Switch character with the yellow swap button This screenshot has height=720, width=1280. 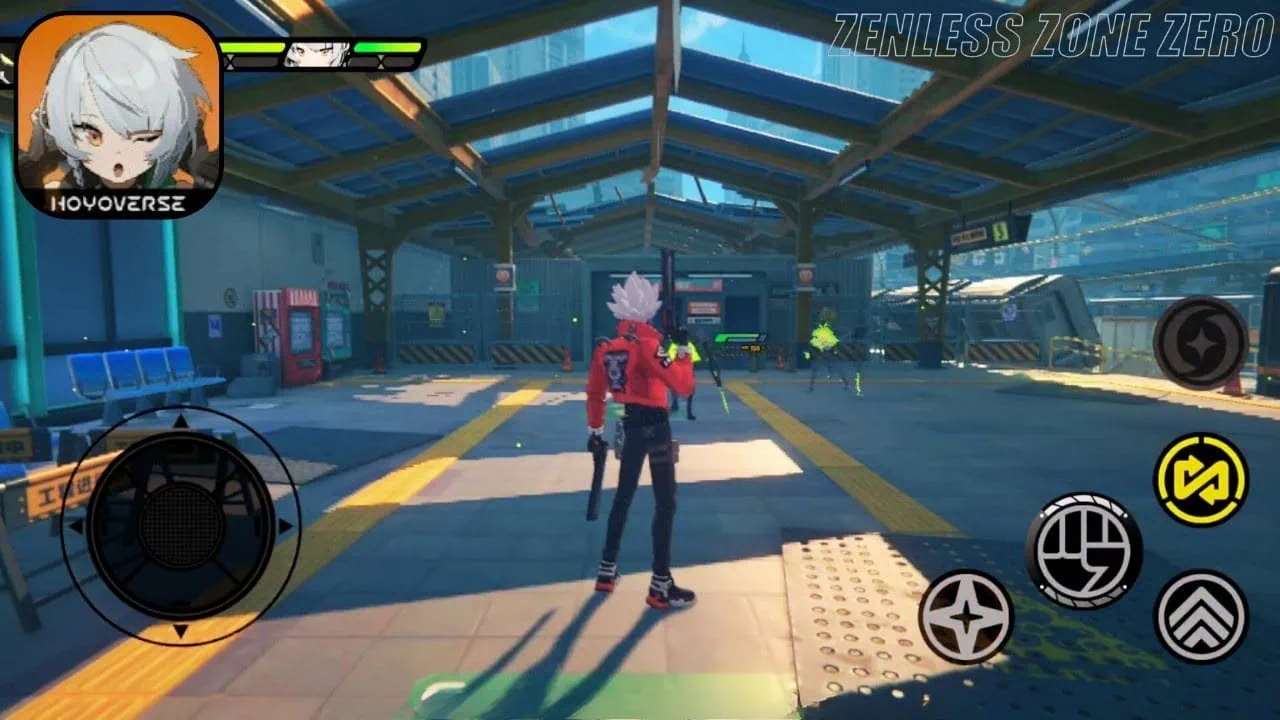click(1200, 479)
